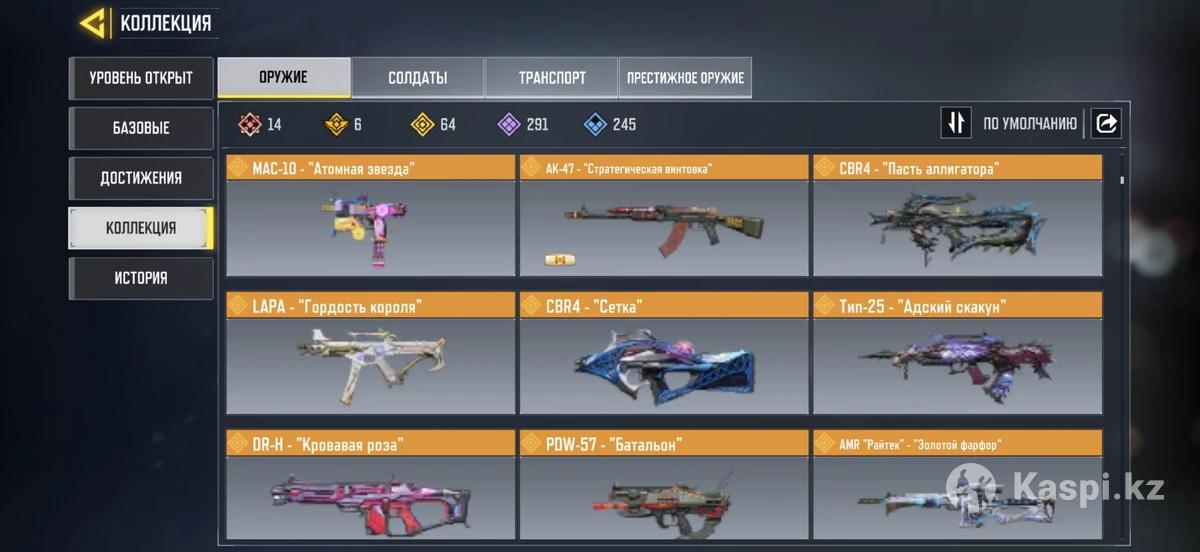1200x552 pixels.
Task: Select the LAPA Гордость короля card
Action: tap(370, 365)
